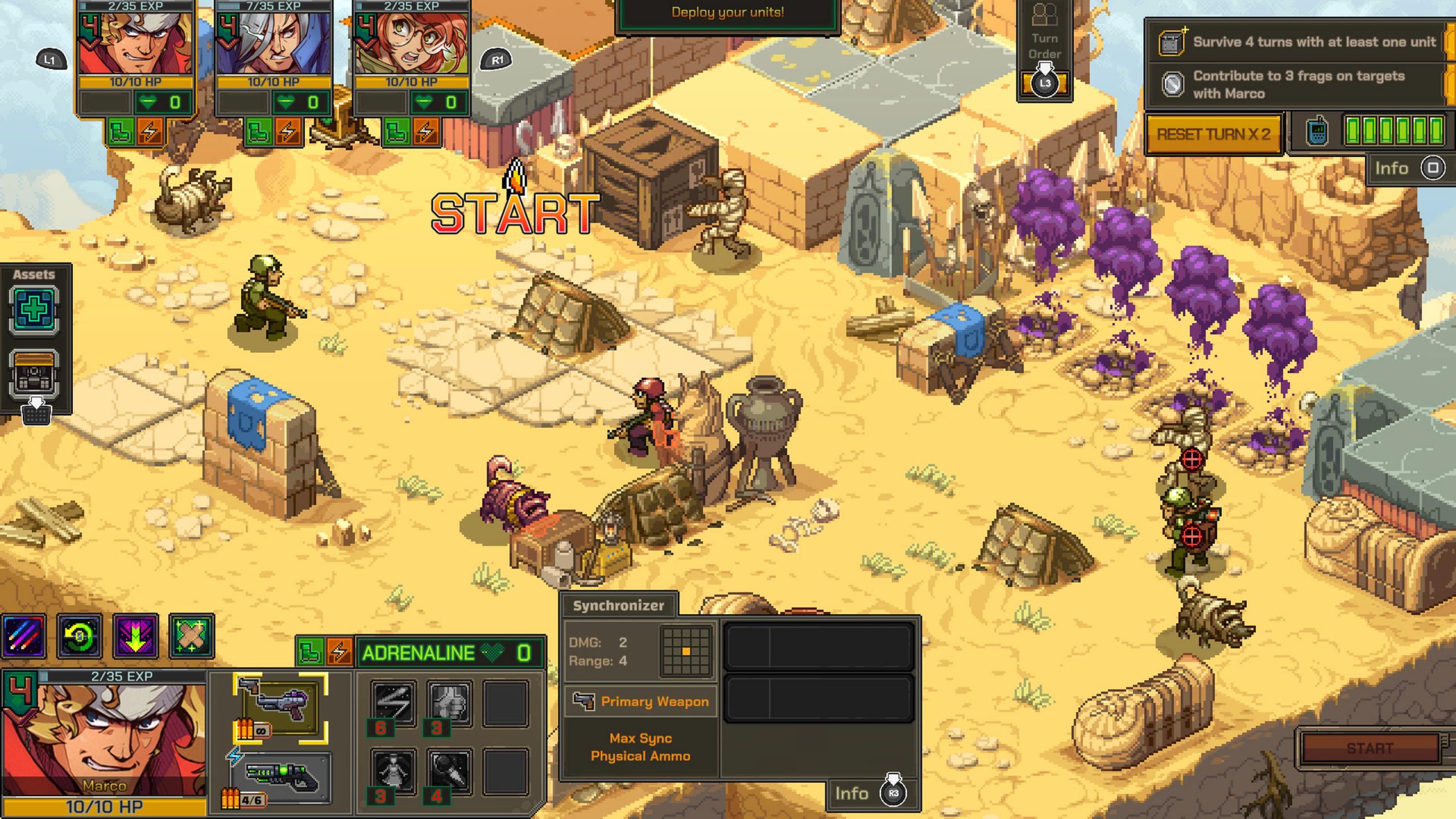
Task: Activate the lightning slash skill costing 6
Action: click(x=394, y=703)
